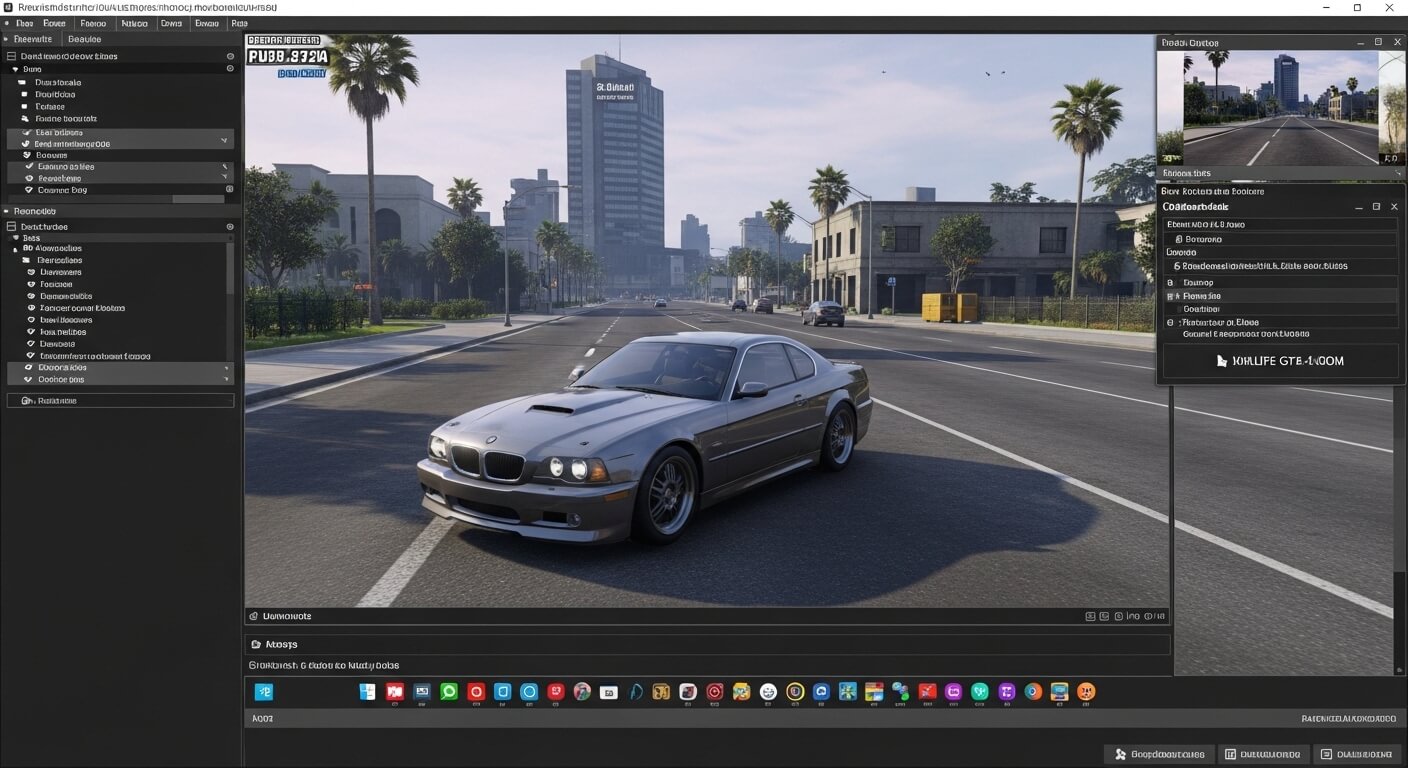Minimize the road preview panel
The height and width of the screenshot is (768, 1408).
[1361, 42]
